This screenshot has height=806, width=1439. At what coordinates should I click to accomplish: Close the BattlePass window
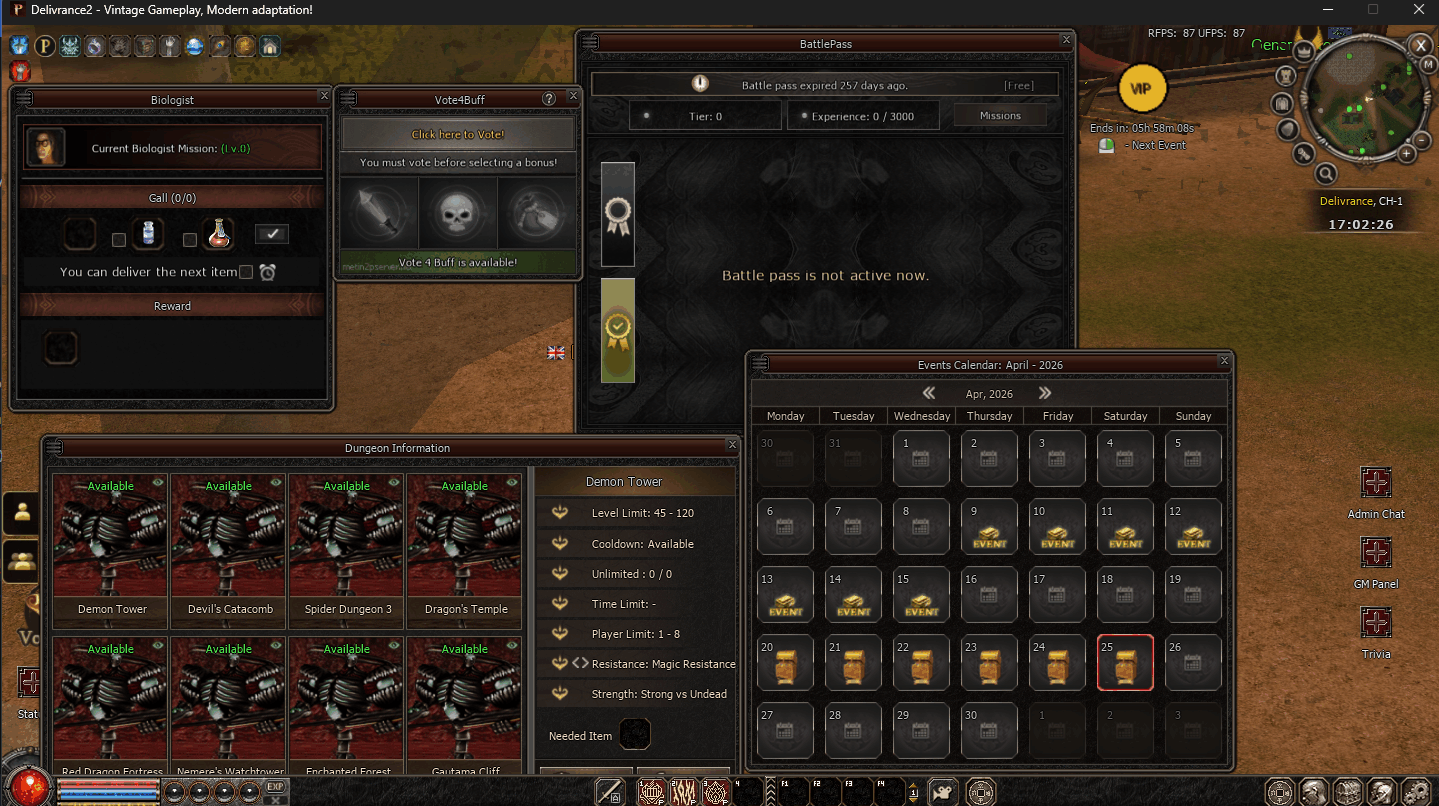[x=1066, y=40]
